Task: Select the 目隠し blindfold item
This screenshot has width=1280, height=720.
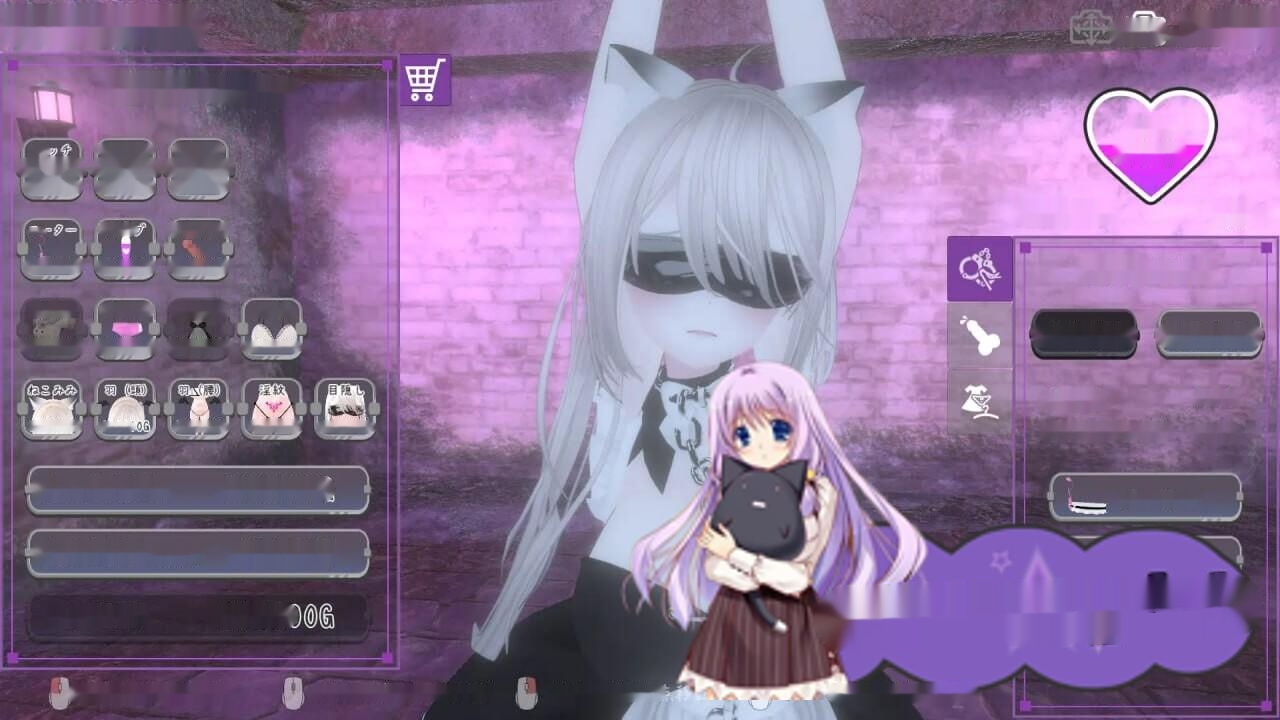Action: tap(345, 408)
